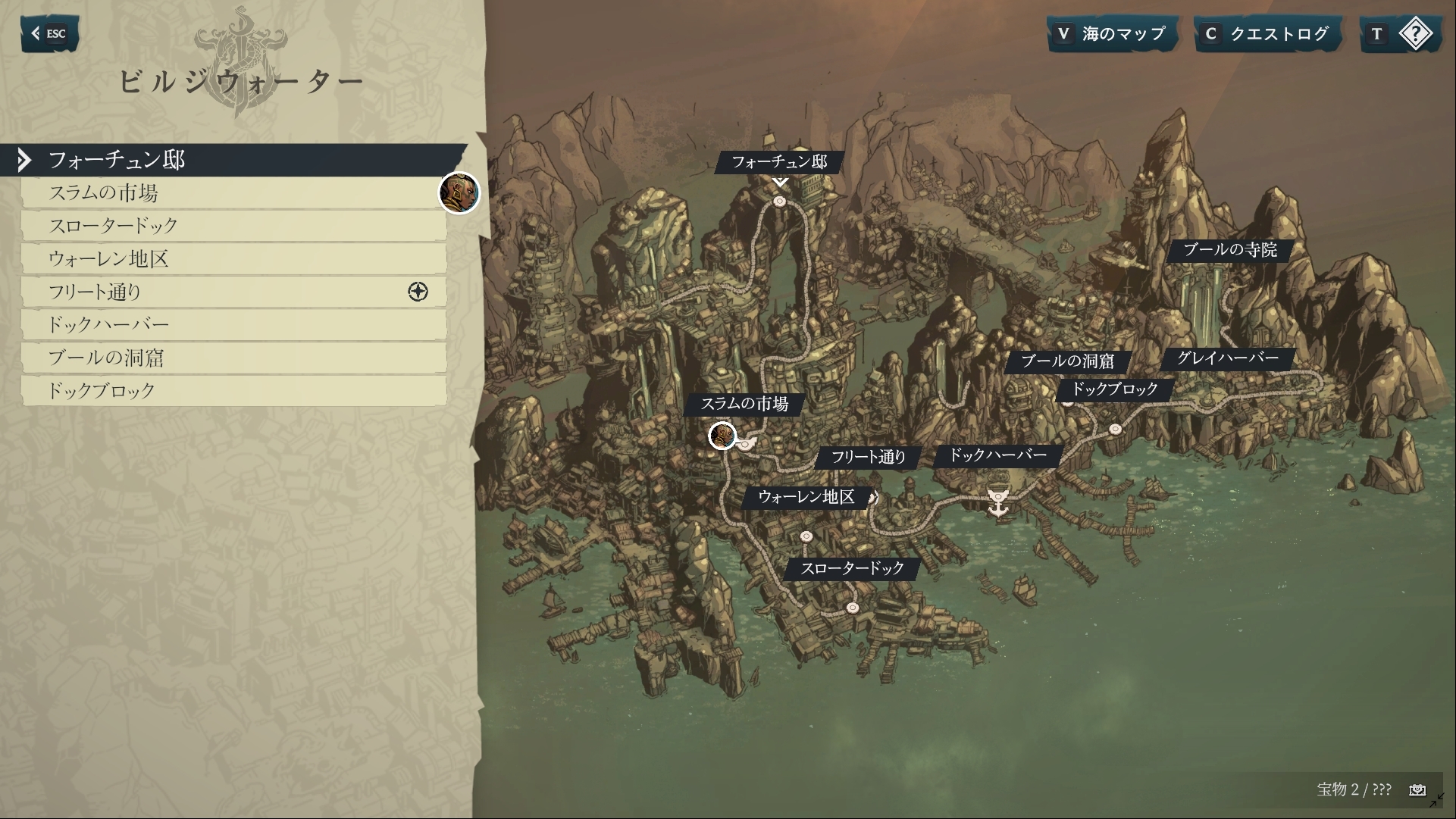This screenshot has width=1456, height=819.
Task: Select the グレイハーバー map marker label
Action: pos(1227,358)
